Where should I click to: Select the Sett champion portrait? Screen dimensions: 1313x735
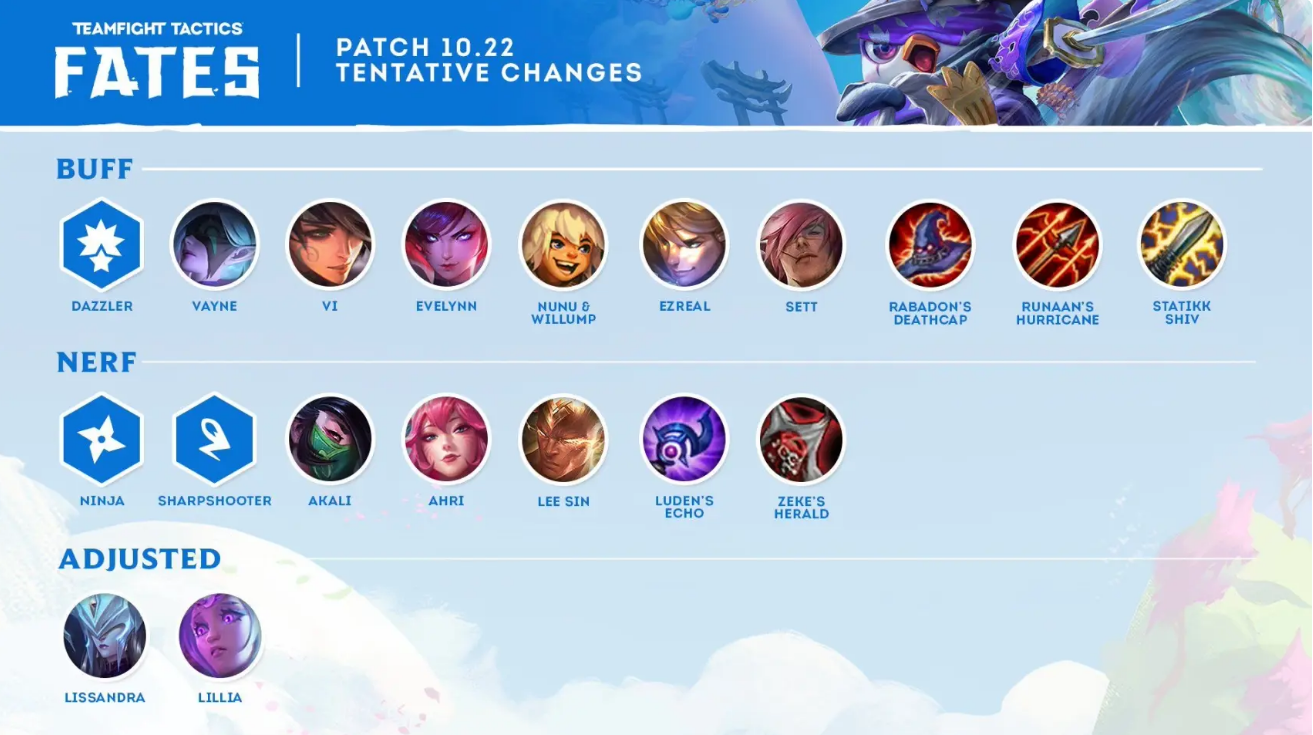pos(801,245)
